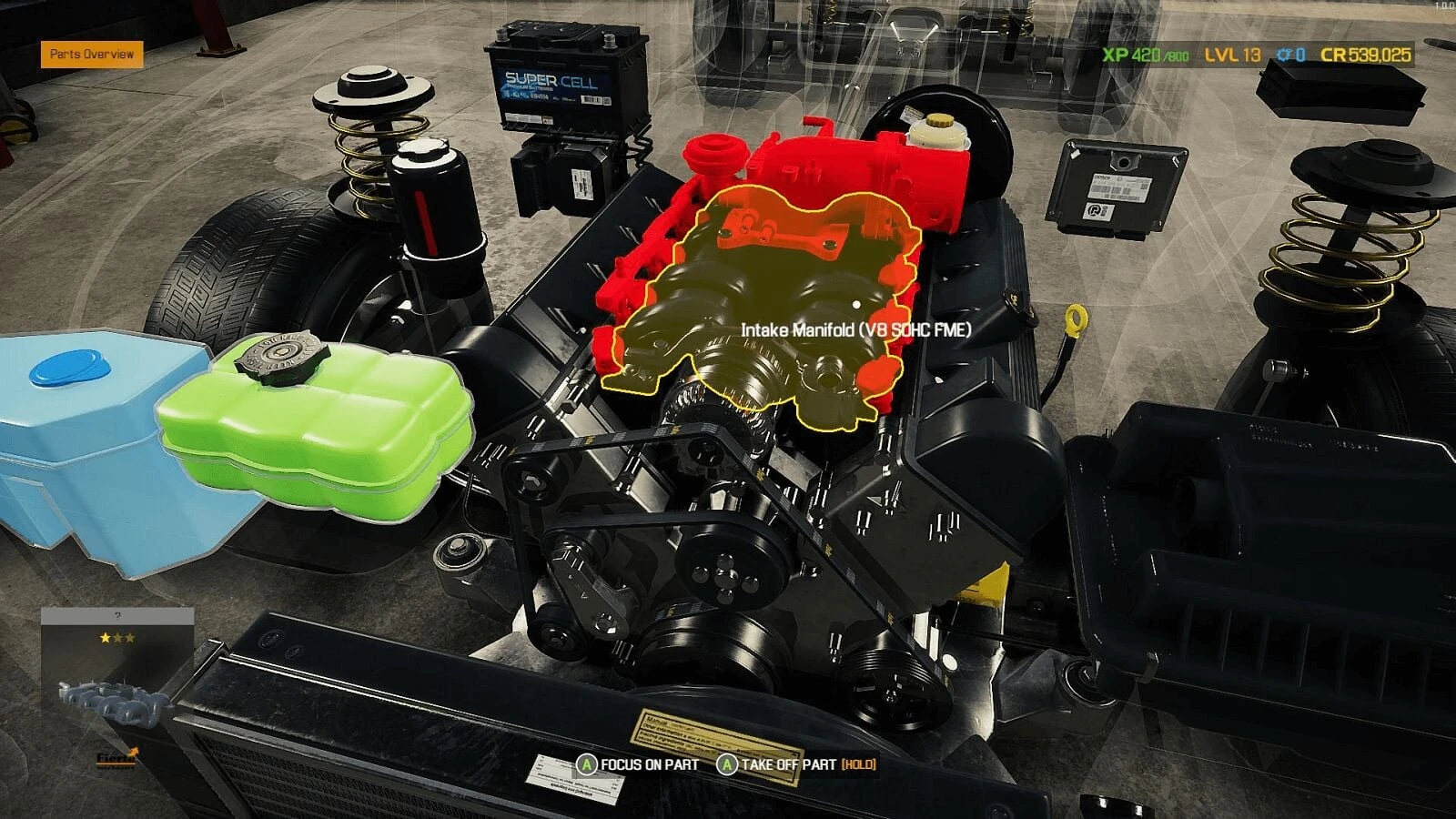Open the Parts Overview tab

click(90, 54)
